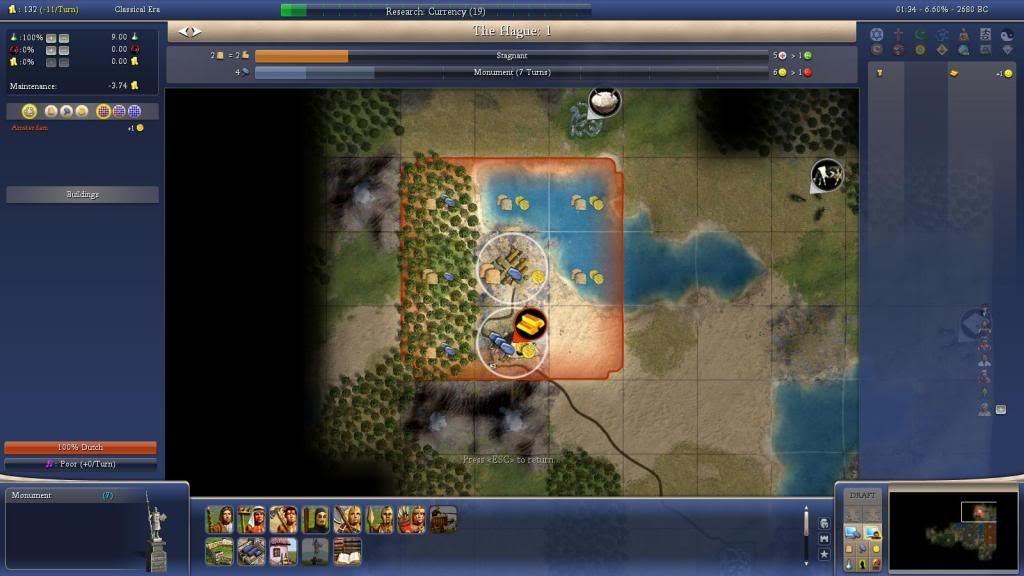Image resolution: width=1024 pixels, height=576 pixels.
Task: Click the Draft button
Action: pos(861,496)
